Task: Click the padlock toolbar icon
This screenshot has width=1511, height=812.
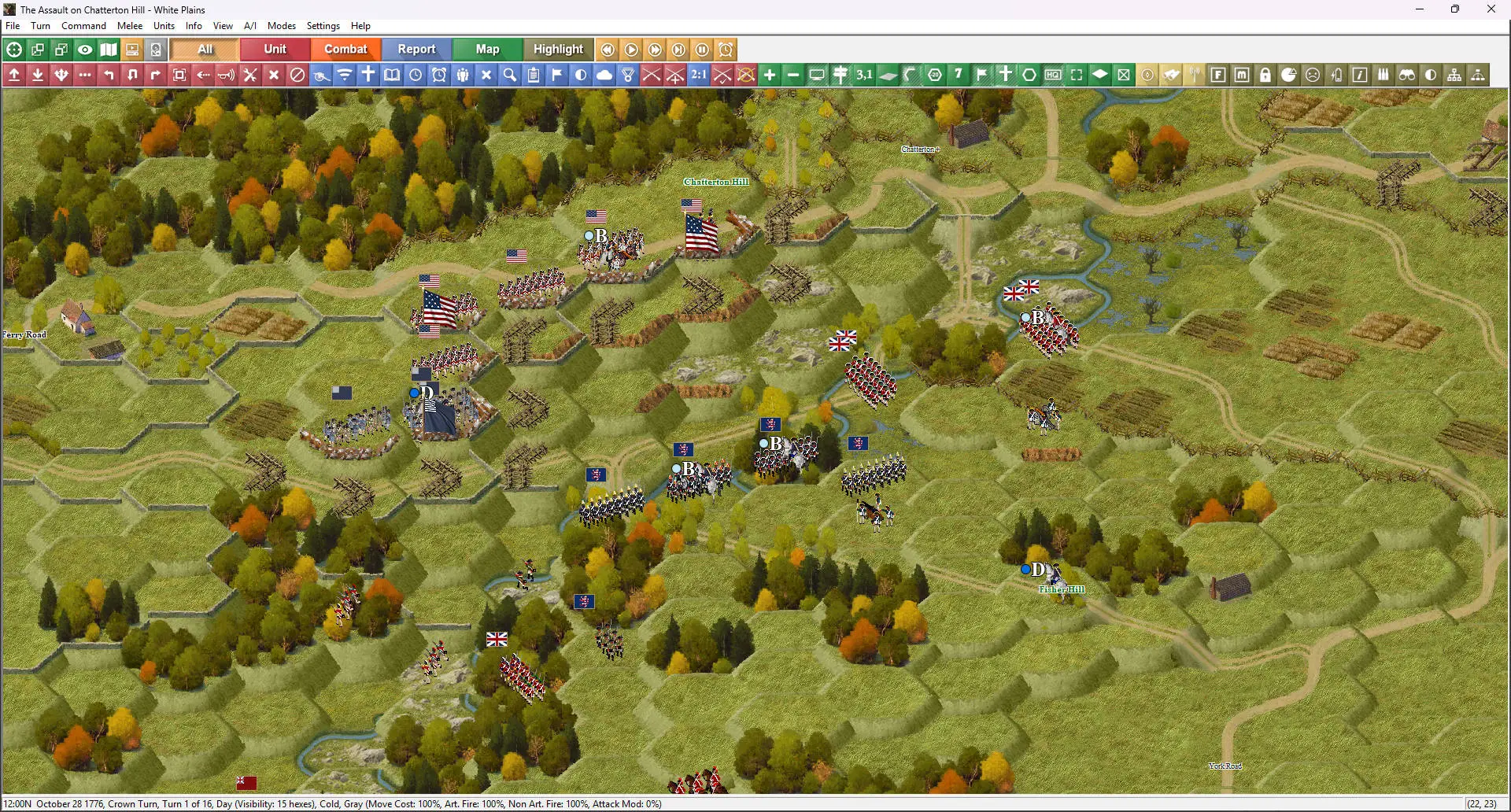Action: coord(1265,75)
